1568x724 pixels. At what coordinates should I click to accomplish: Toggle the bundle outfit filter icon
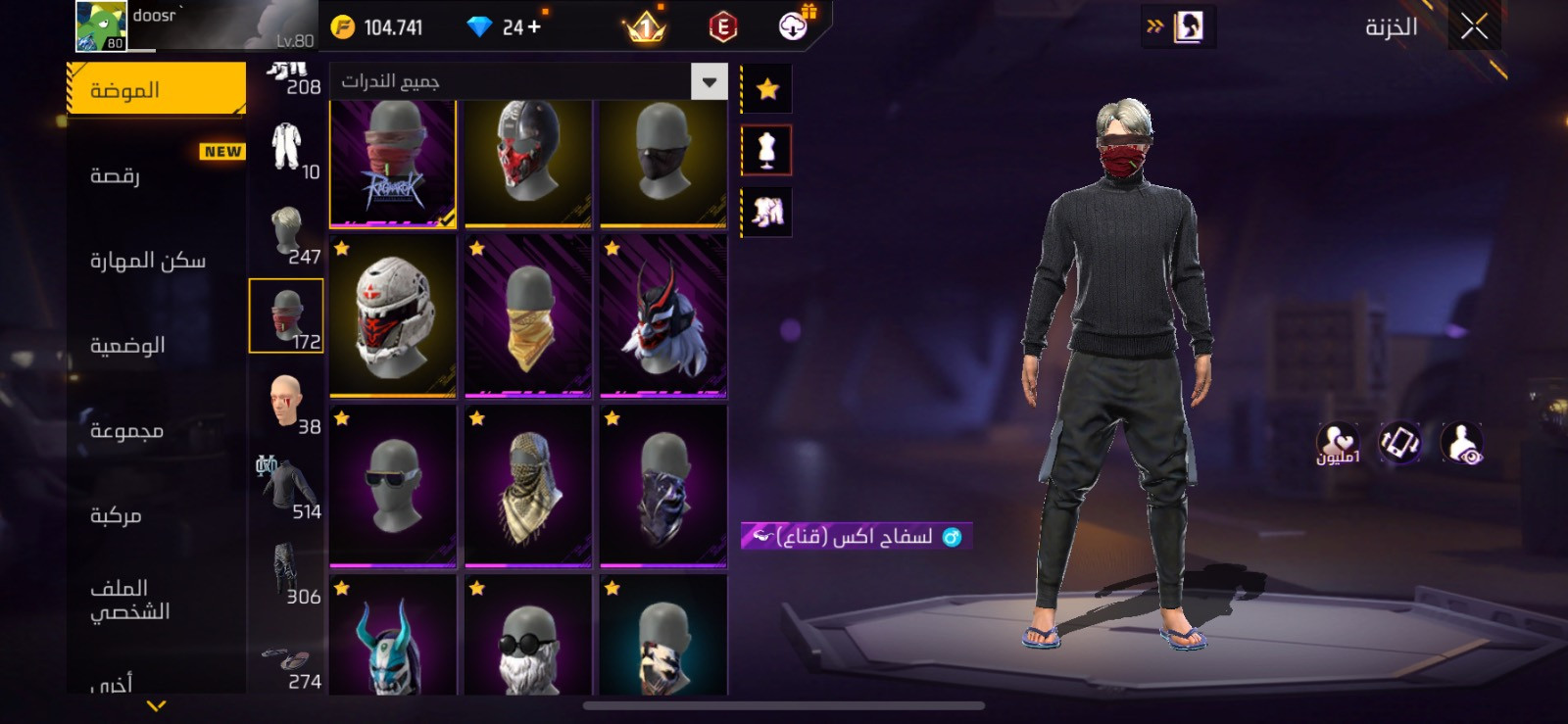click(766, 212)
